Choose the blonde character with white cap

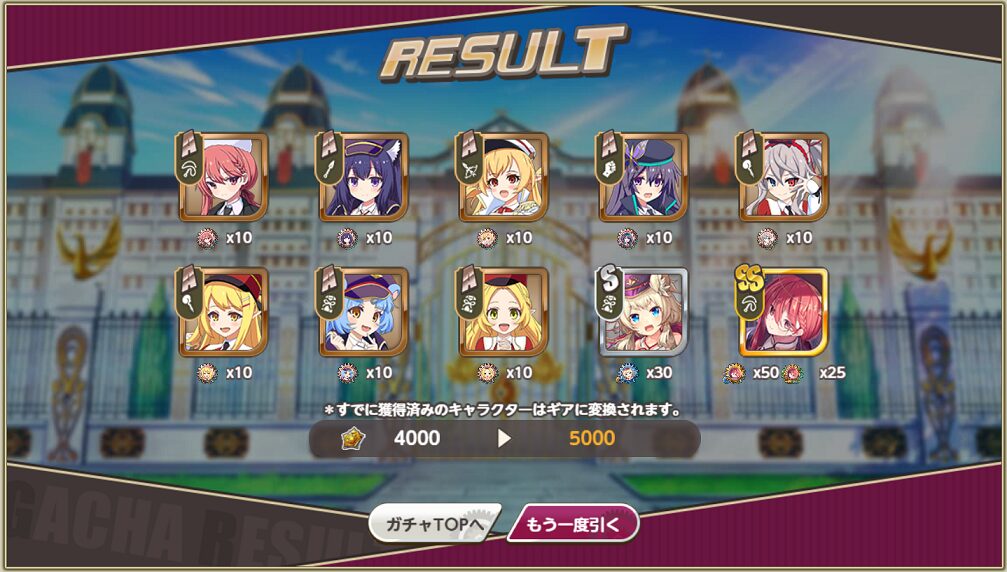point(503,177)
